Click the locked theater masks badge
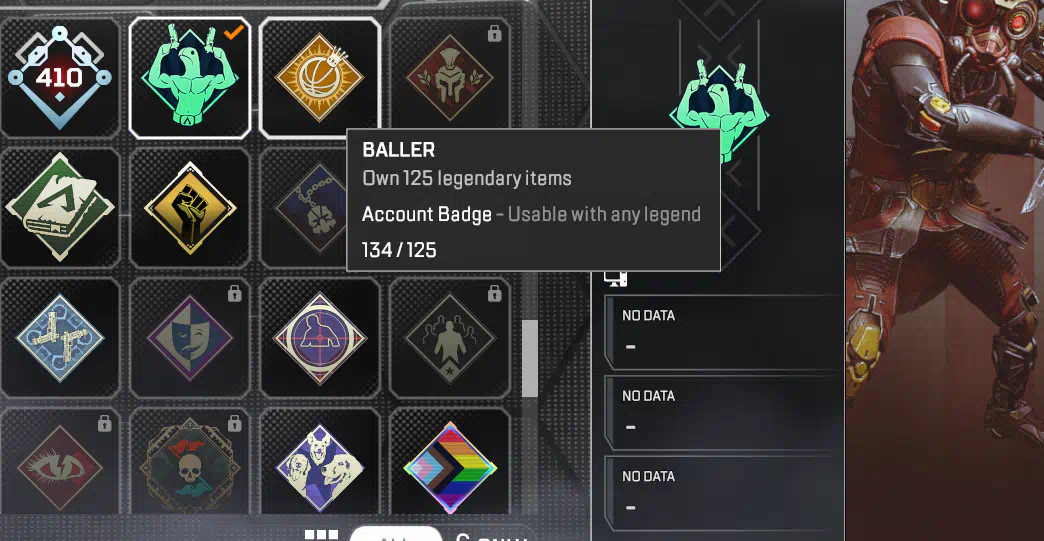 tap(190, 338)
